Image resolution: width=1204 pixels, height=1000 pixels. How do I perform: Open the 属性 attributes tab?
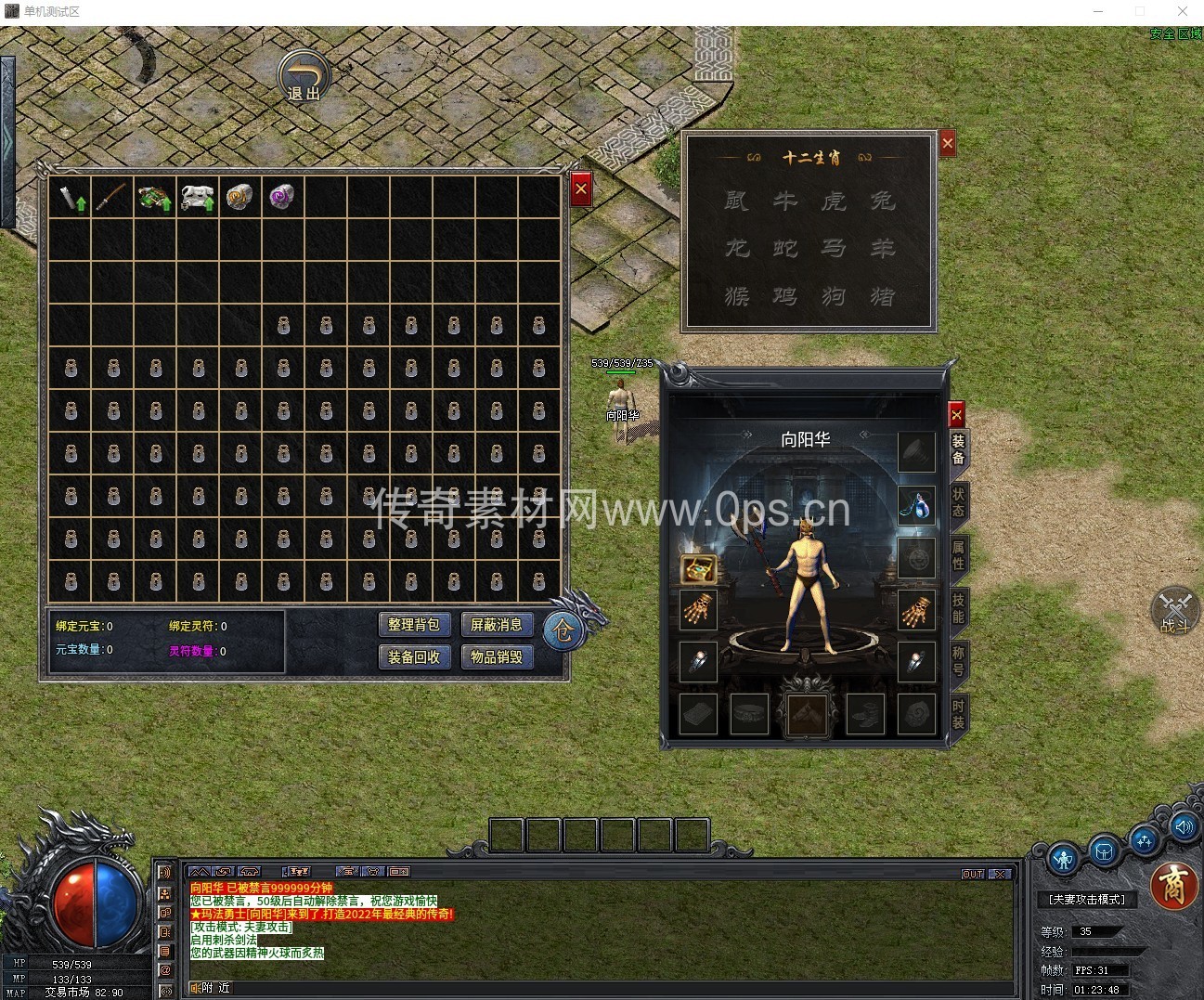[958, 555]
